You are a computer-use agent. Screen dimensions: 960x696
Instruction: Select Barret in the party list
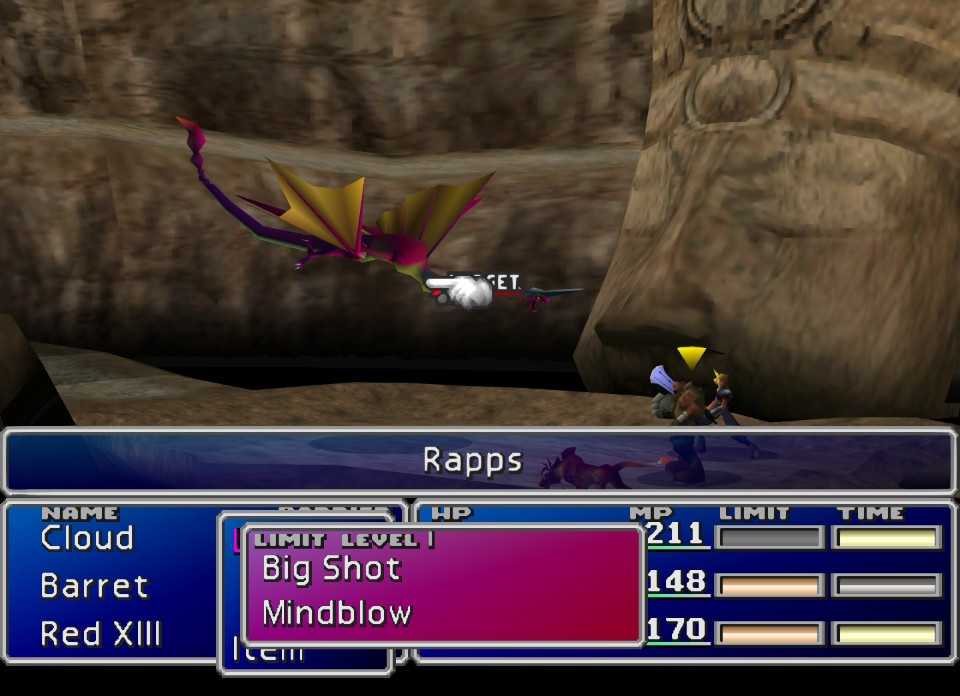(94, 585)
